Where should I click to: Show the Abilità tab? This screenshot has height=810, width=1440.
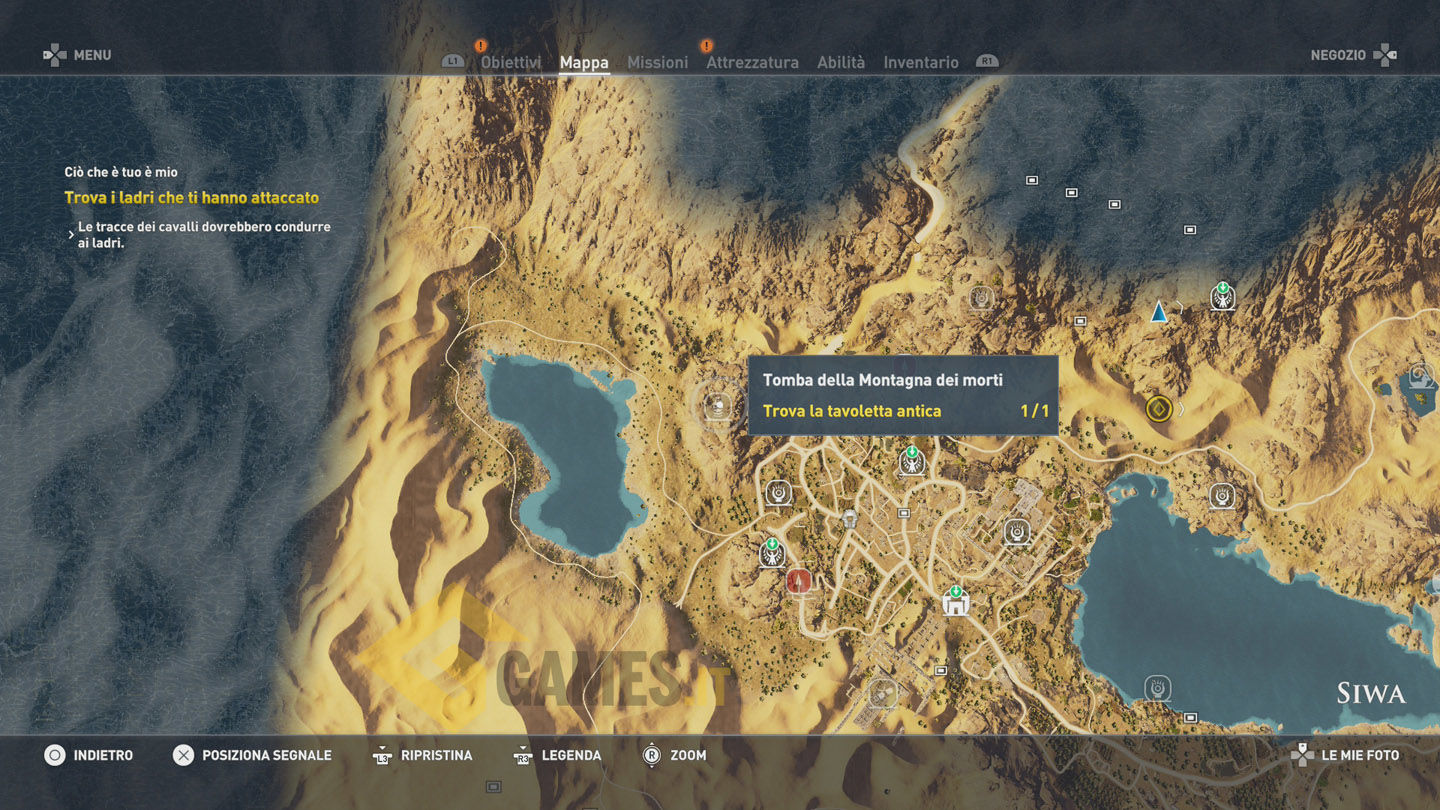pos(841,62)
